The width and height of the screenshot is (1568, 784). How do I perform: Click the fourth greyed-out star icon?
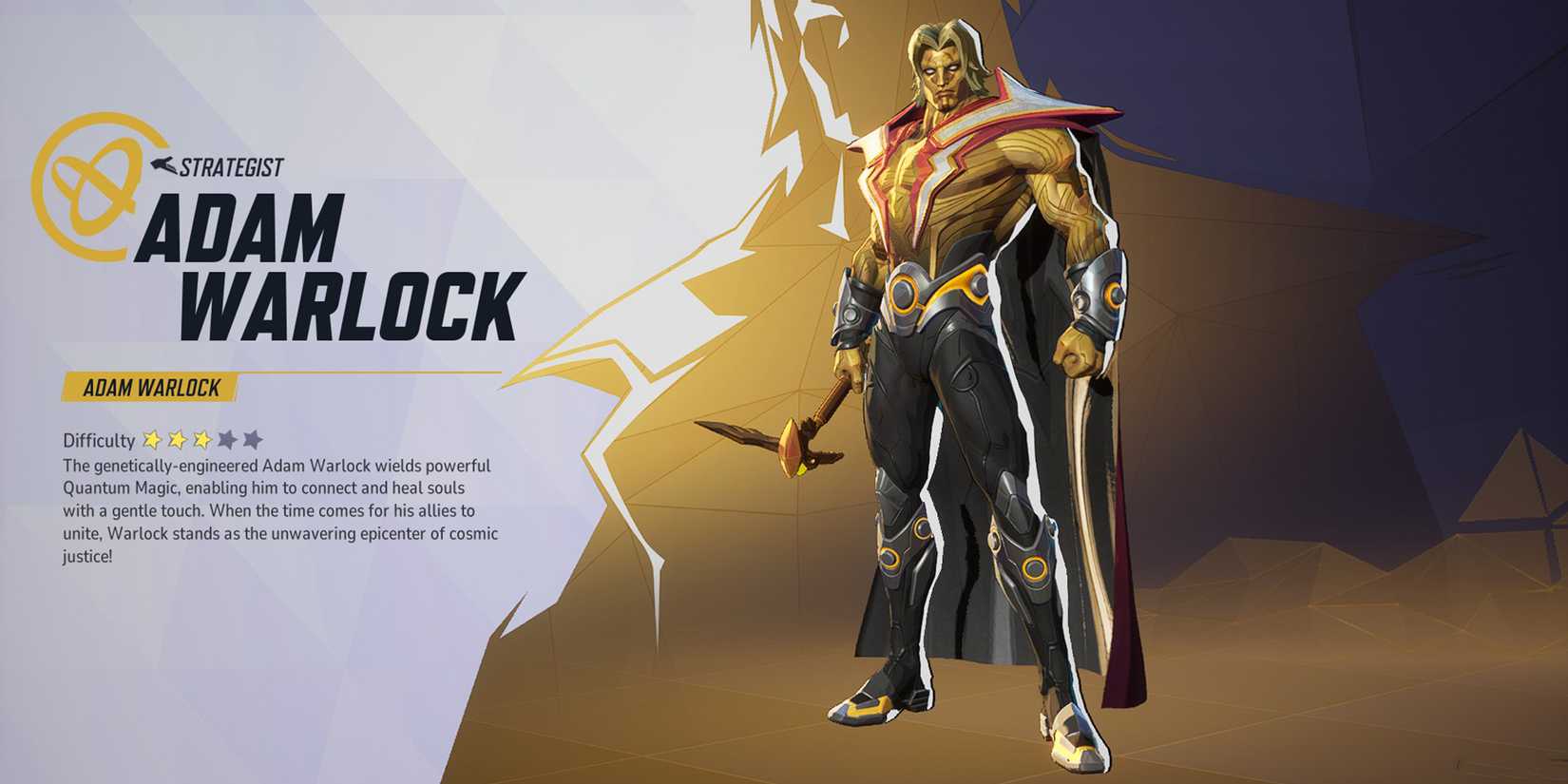point(226,438)
